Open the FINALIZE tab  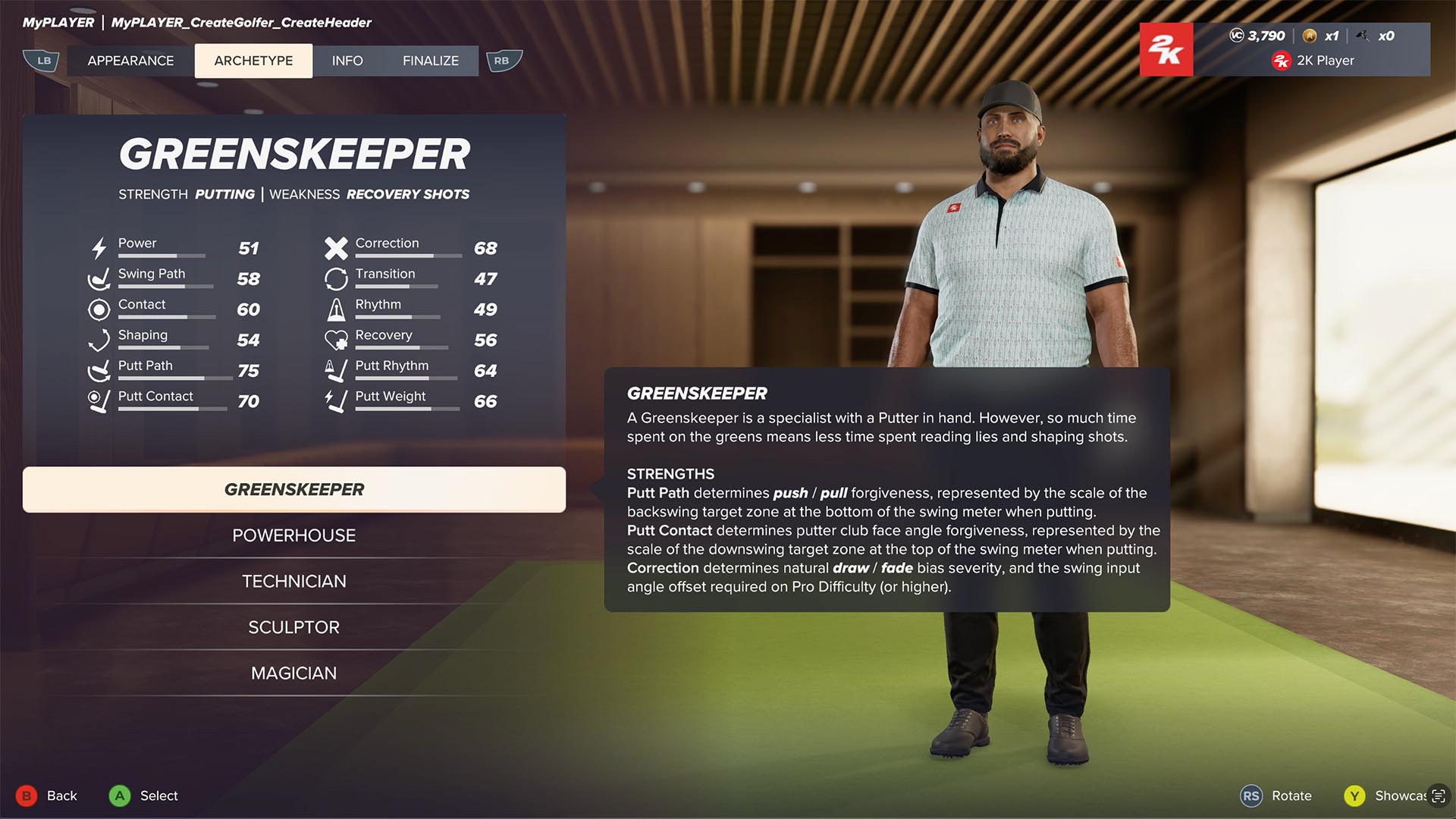[430, 61]
